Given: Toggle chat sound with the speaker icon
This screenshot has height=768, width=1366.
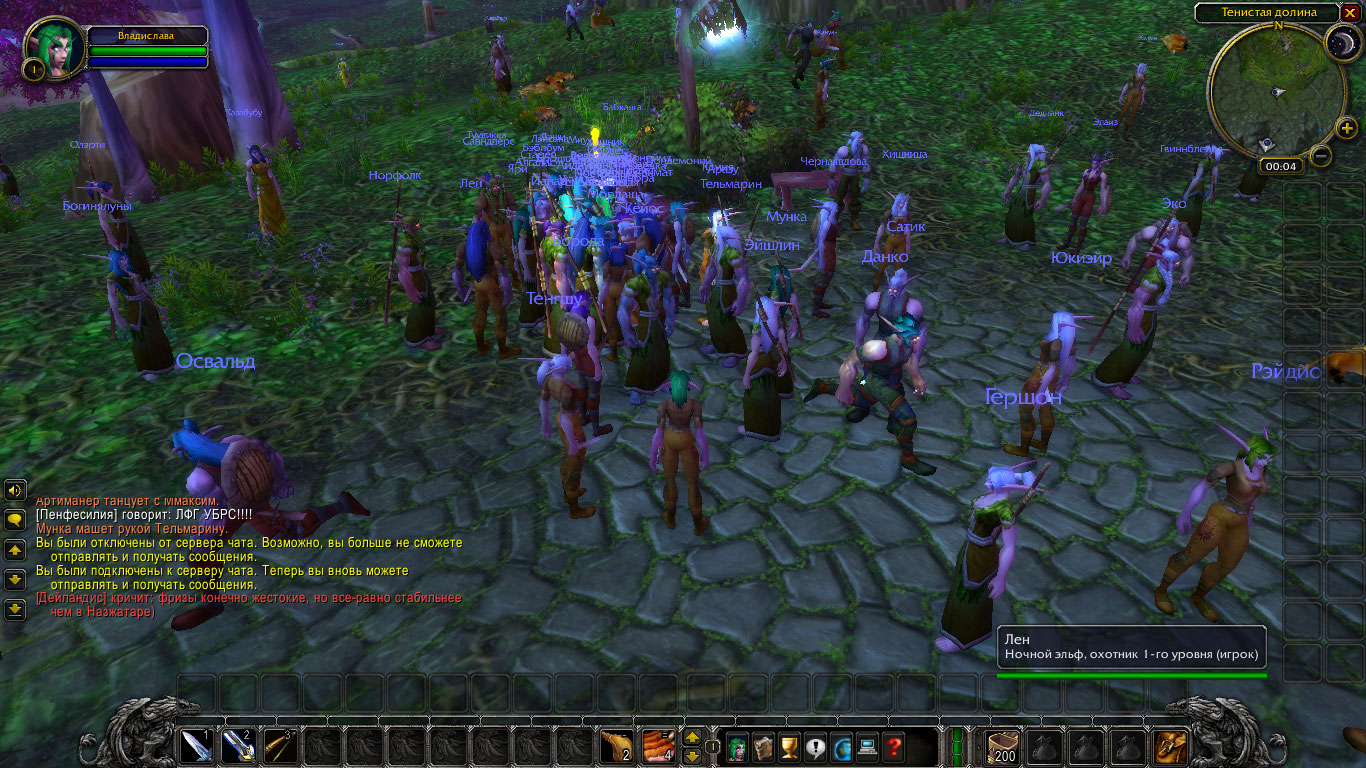Looking at the screenshot, I should (x=14, y=490).
